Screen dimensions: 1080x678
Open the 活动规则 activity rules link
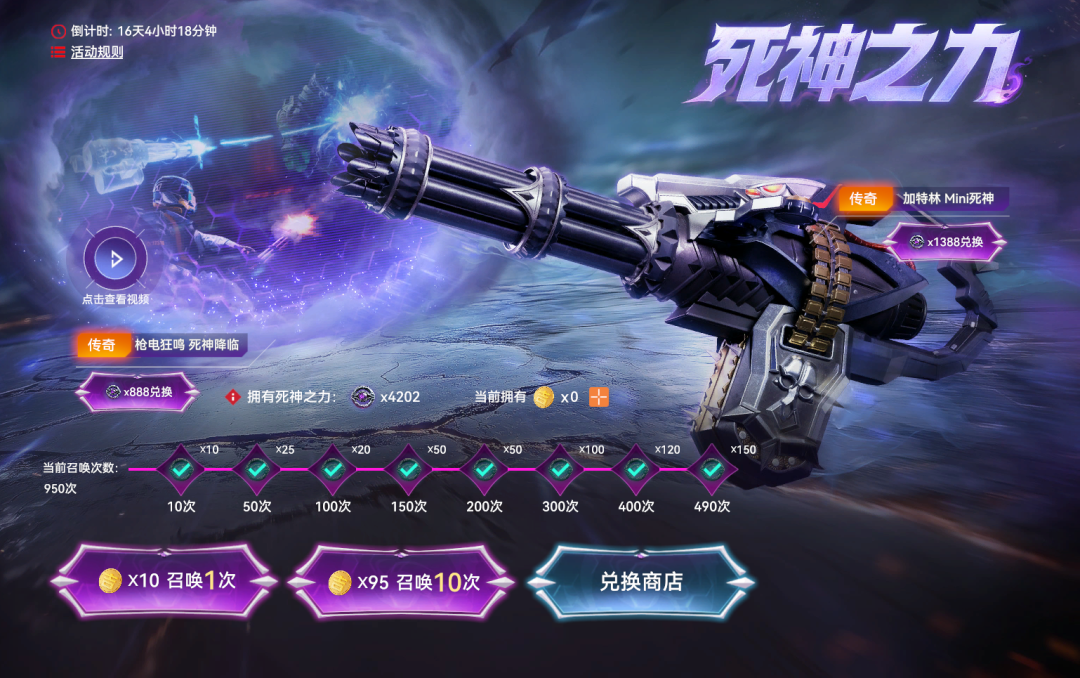96,52
